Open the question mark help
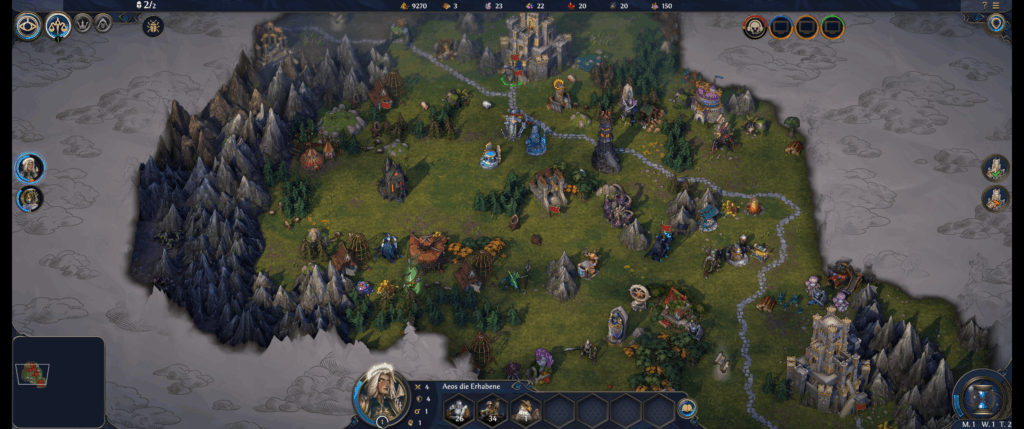Image resolution: width=1024 pixels, height=429 pixels. [x=984, y=5]
